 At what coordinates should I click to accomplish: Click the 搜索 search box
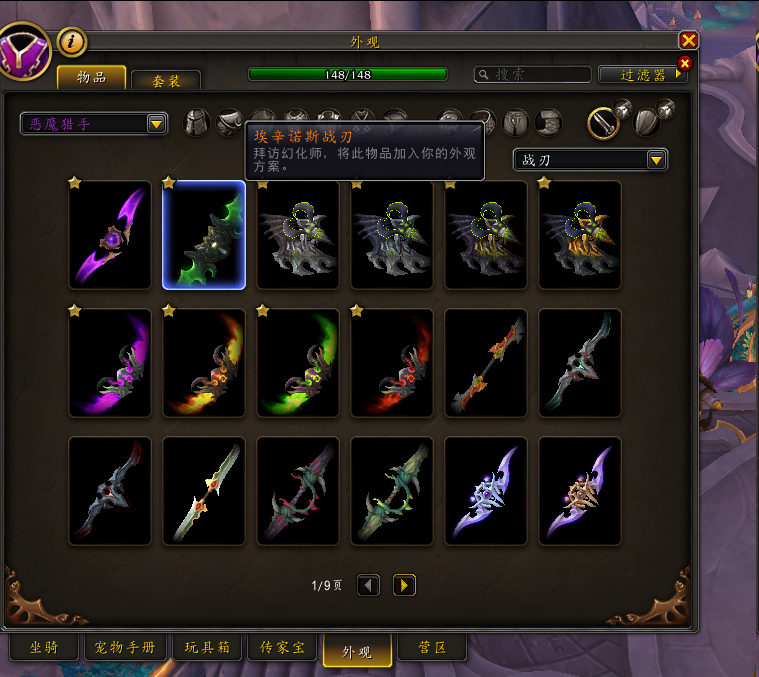tap(532, 74)
